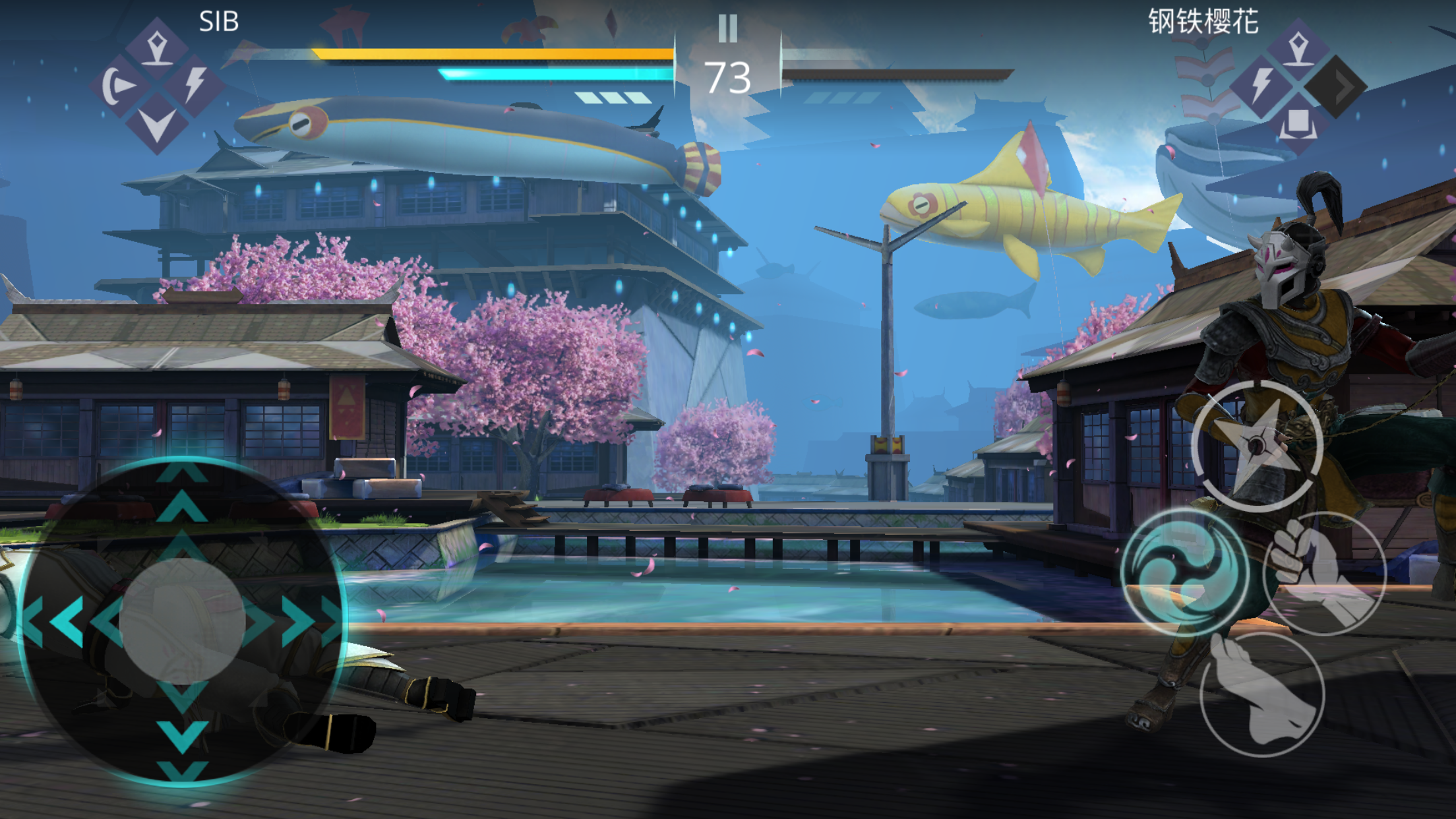Use the foot kick attack button
The height and width of the screenshot is (819, 1456).
pos(1261,694)
